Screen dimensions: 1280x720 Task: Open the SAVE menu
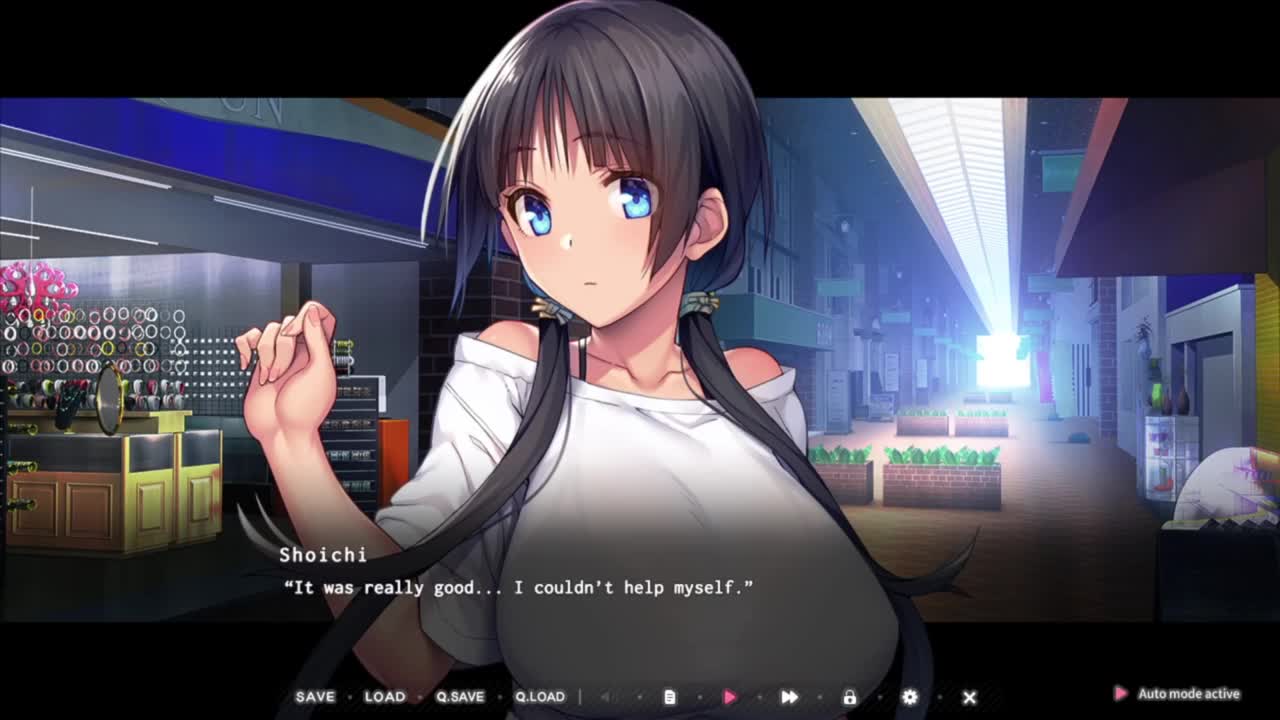[315, 697]
